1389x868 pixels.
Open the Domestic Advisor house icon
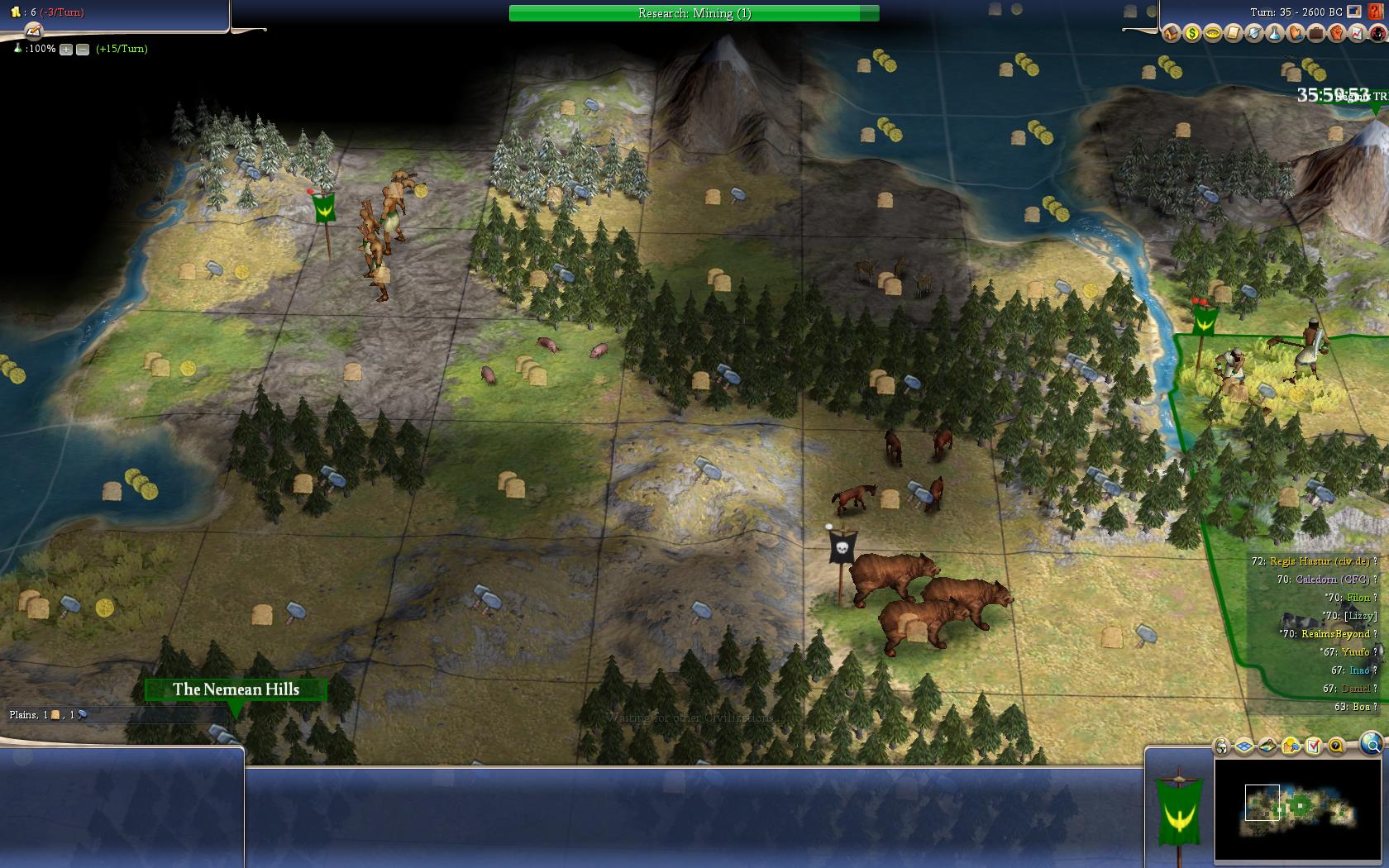(1171, 33)
